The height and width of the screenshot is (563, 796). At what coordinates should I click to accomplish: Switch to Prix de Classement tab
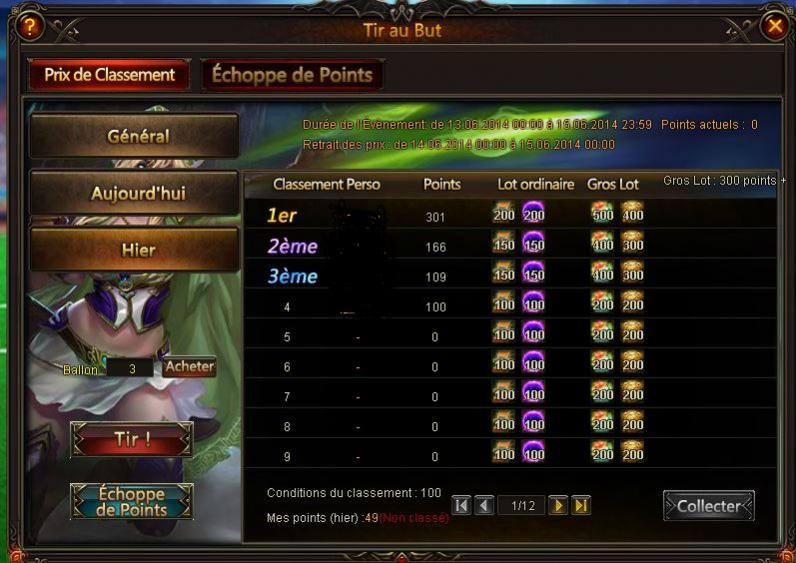[110, 75]
